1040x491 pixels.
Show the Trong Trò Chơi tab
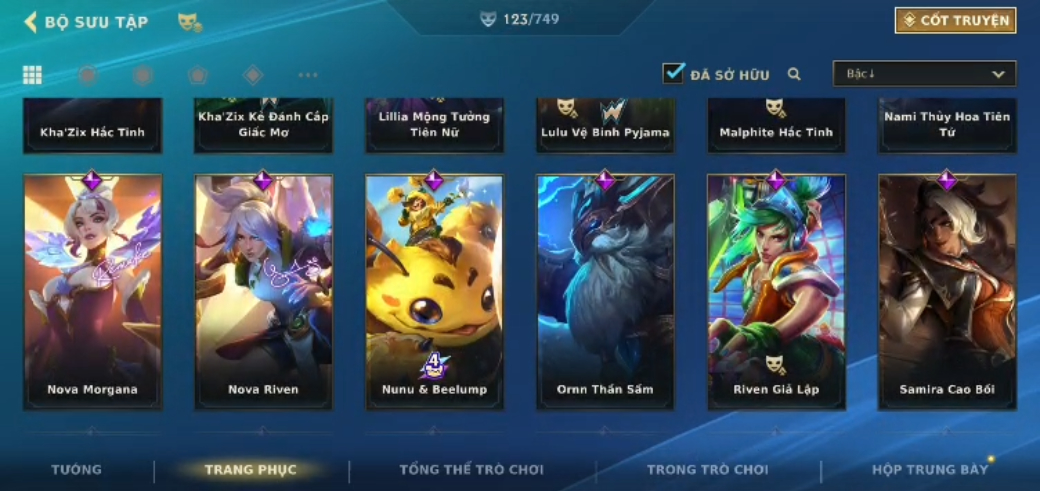click(708, 469)
